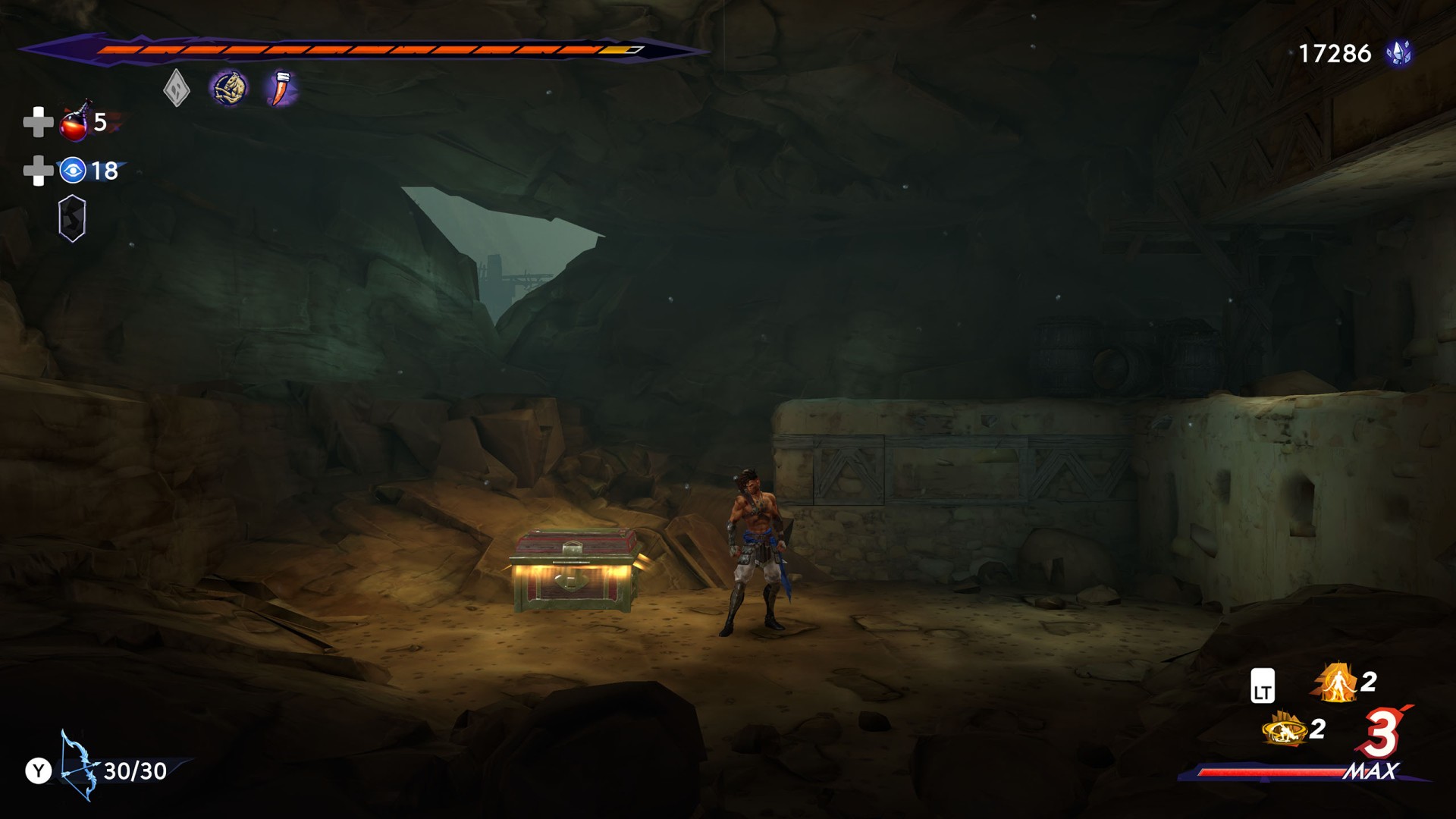Activate the blue bow weapon icon

click(78, 766)
